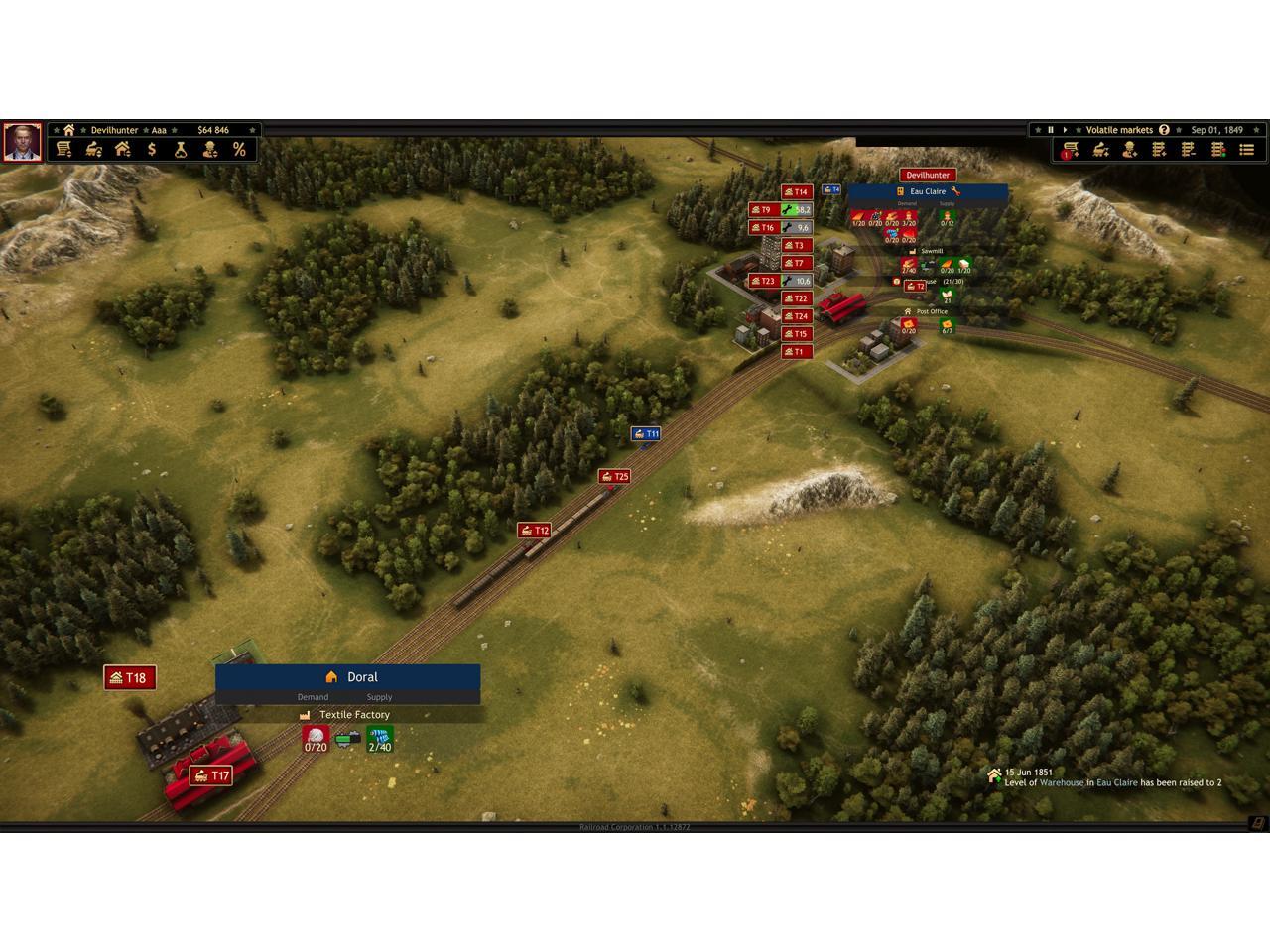Select train T9 in the station list
1270x952 pixels.
coord(761,210)
